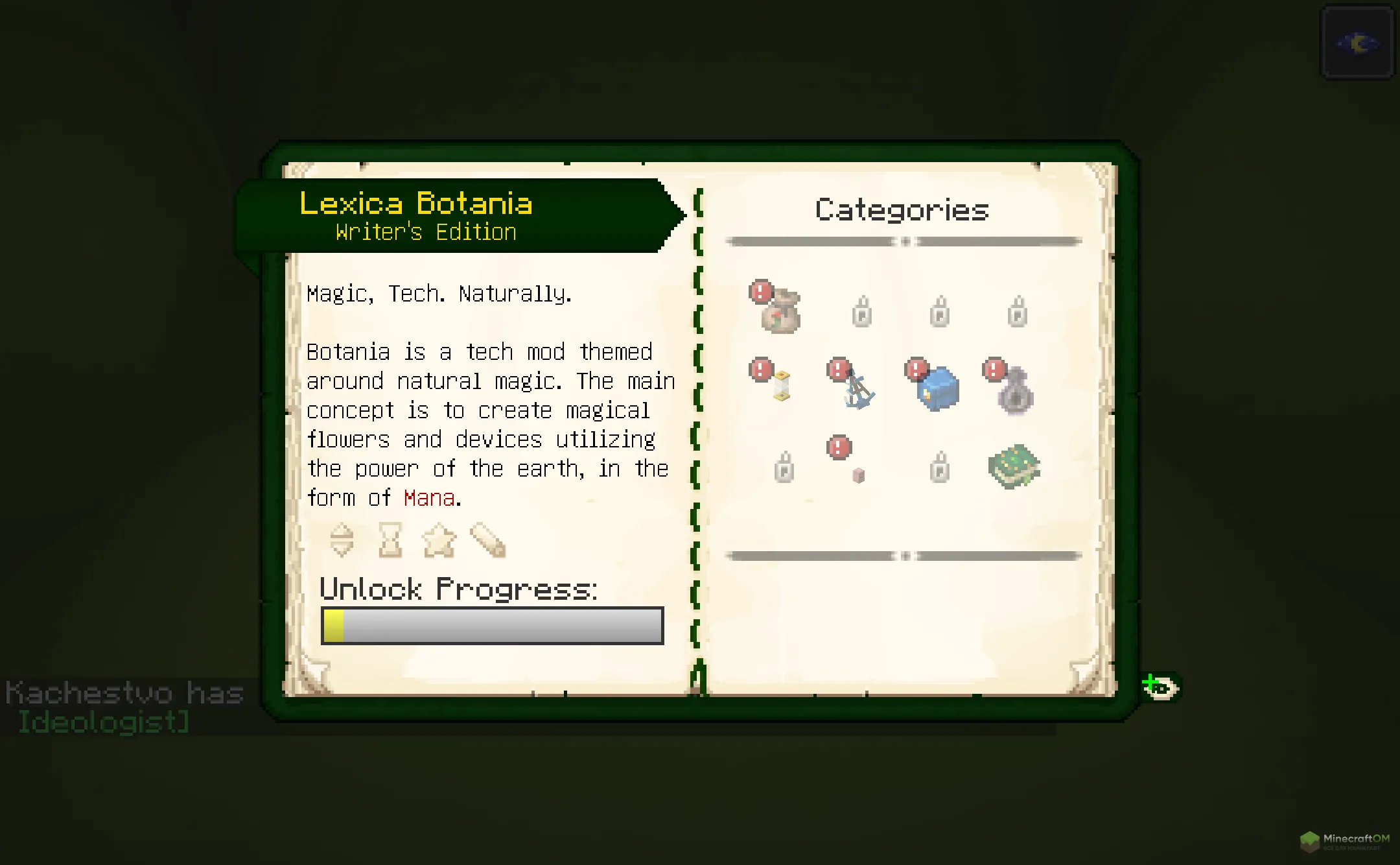Toggle the up-down sorting arrows icon
Image resolution: width=1400 pixels, height=865 pixels.
pyautogui.click(x=340, y=540)
